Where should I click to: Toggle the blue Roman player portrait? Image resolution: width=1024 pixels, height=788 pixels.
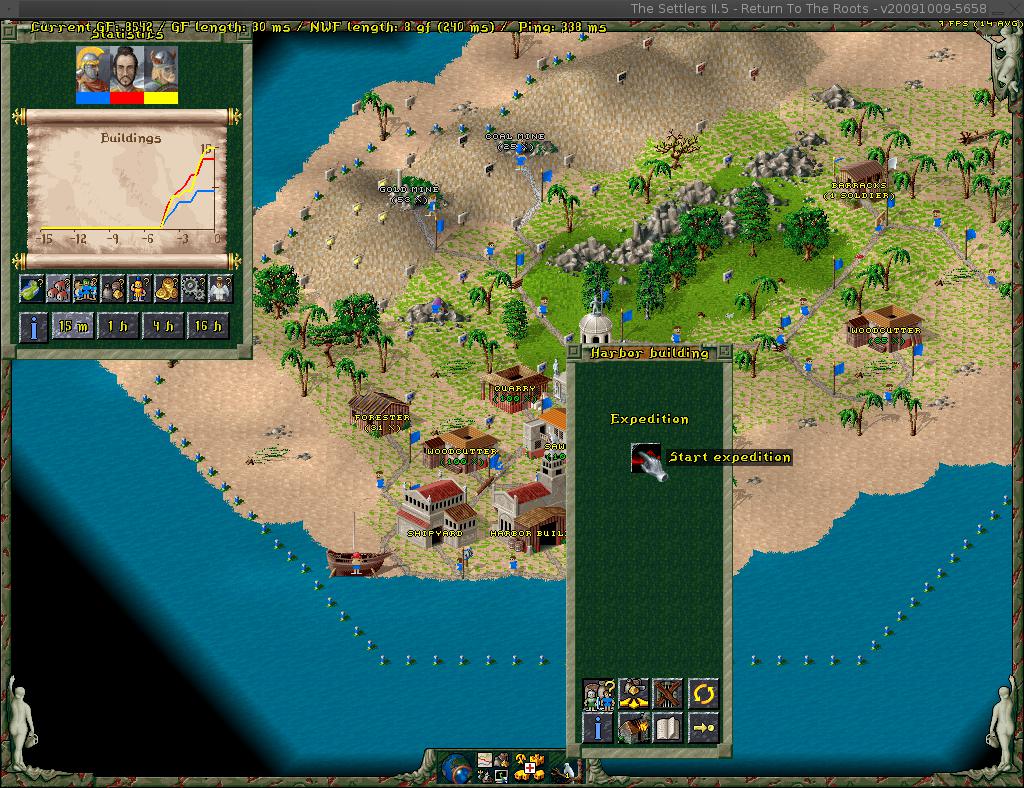(91, 72)
